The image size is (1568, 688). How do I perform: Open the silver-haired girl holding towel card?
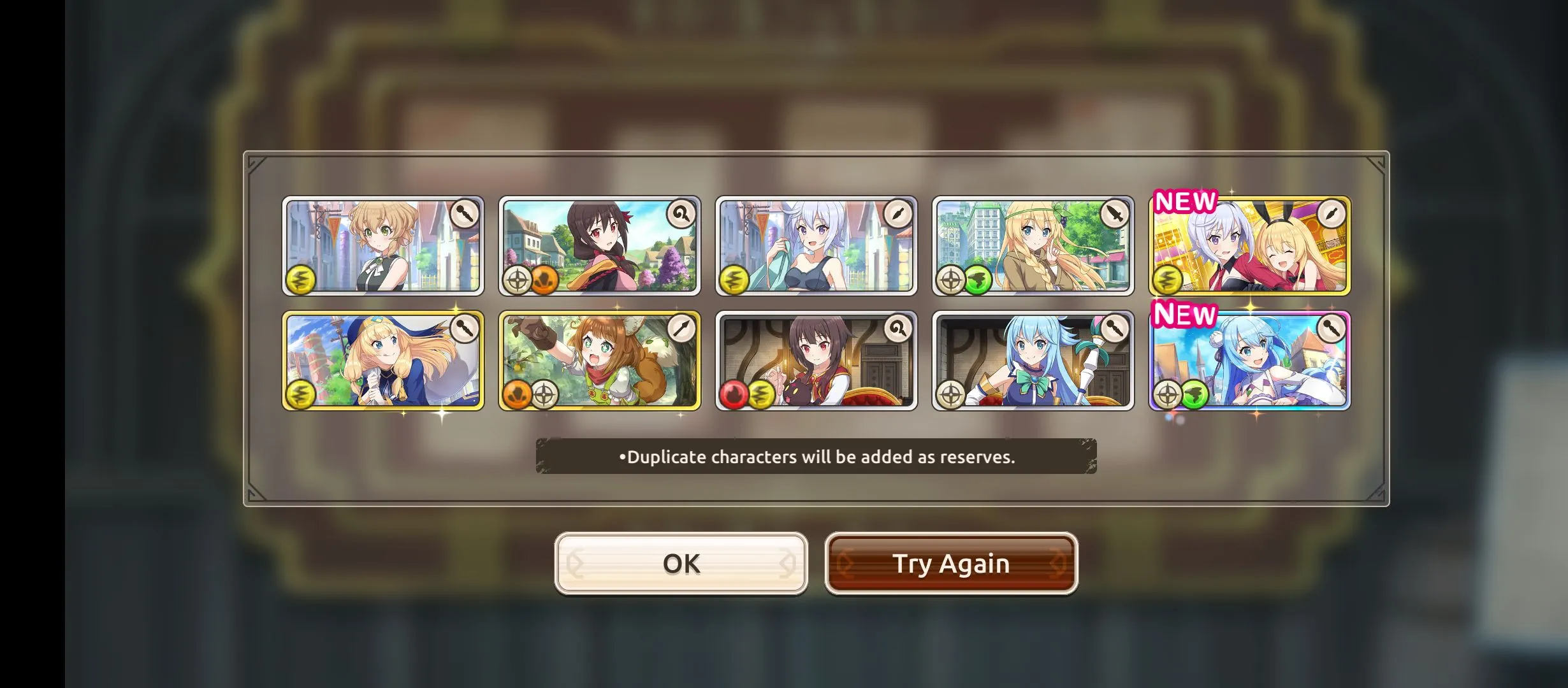816,246
